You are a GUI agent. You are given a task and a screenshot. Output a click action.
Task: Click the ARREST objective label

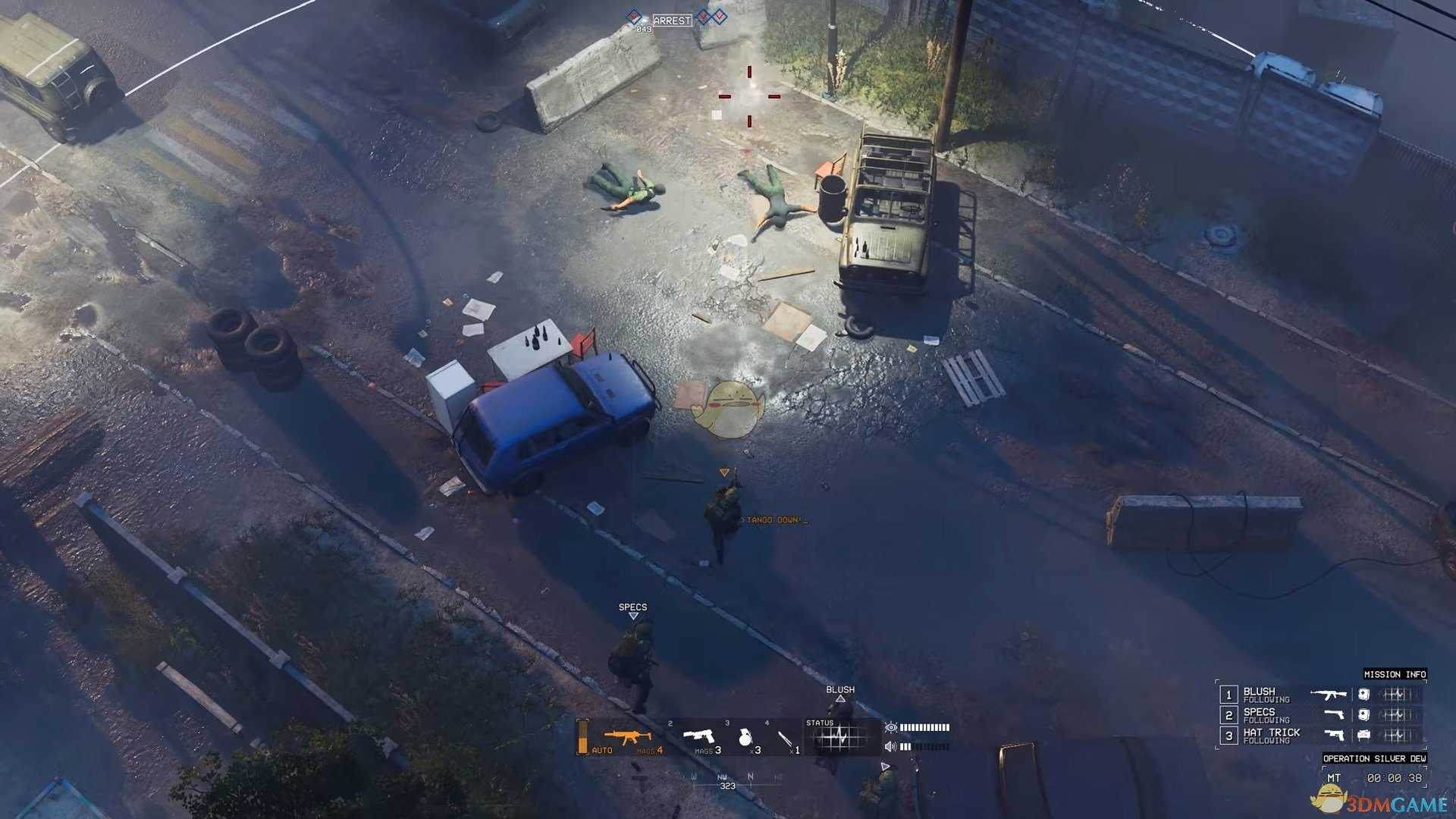click(672, 20)
